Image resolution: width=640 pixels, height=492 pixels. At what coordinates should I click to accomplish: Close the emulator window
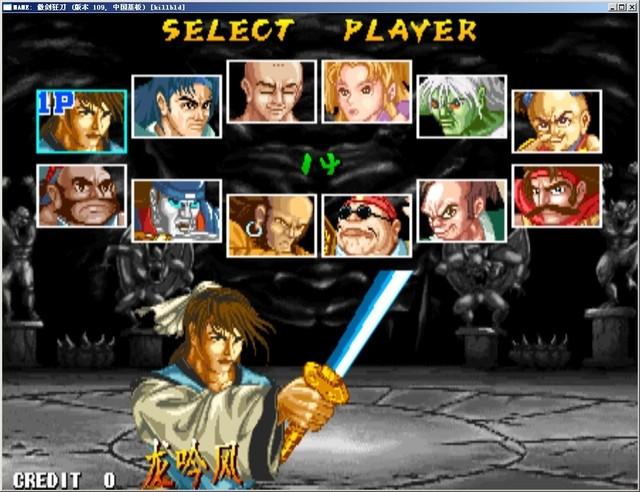[x=630, y=6]
